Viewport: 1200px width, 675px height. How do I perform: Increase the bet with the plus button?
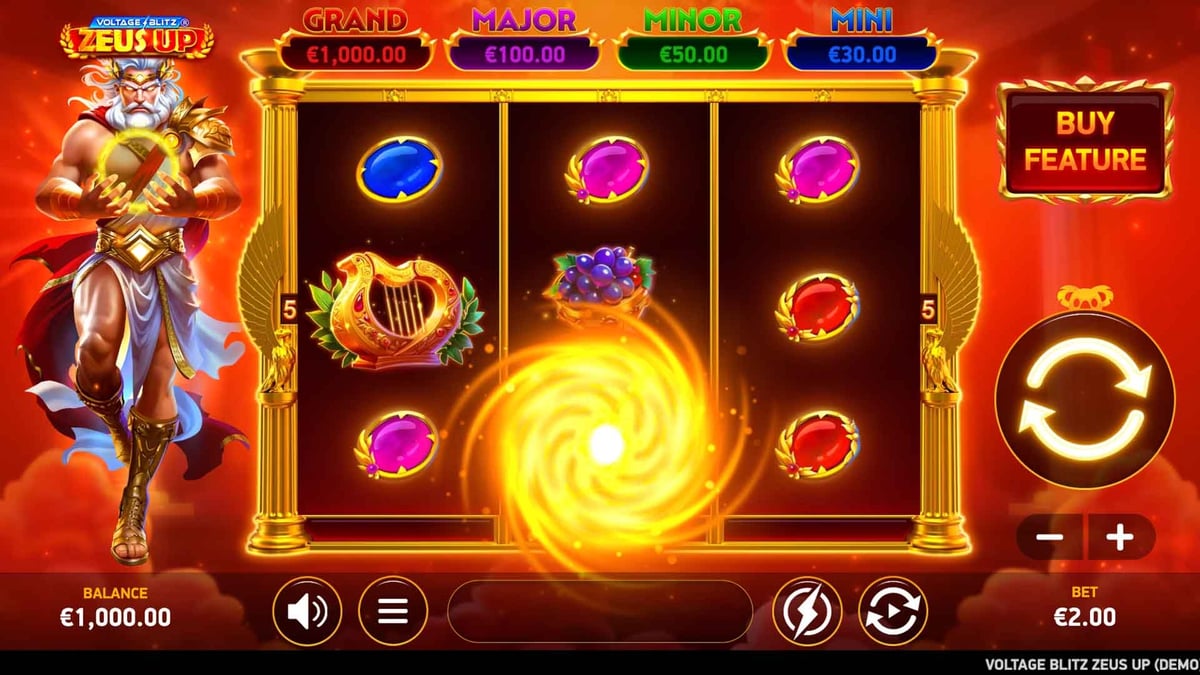pyautogui.click(x=1120, y=537)
